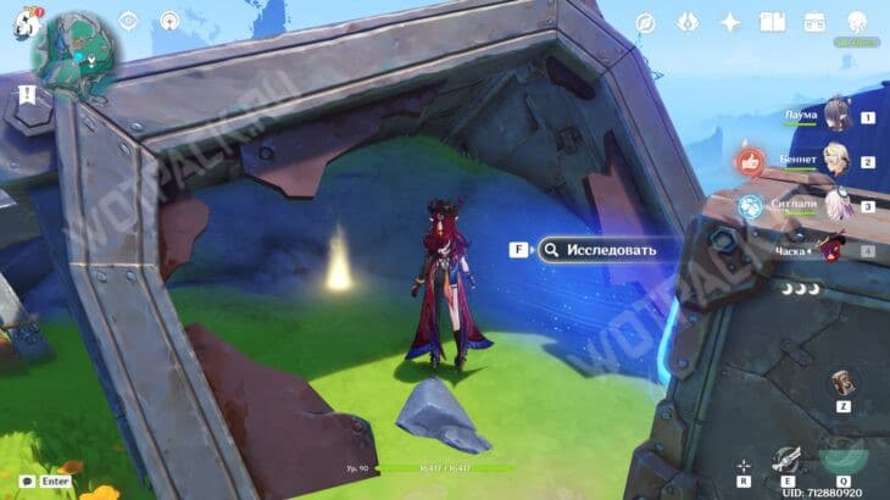The image size is (890, 500).
Task: Open the chat speech bubble icon
Action: pyautogui.click(x=26, y=481)
